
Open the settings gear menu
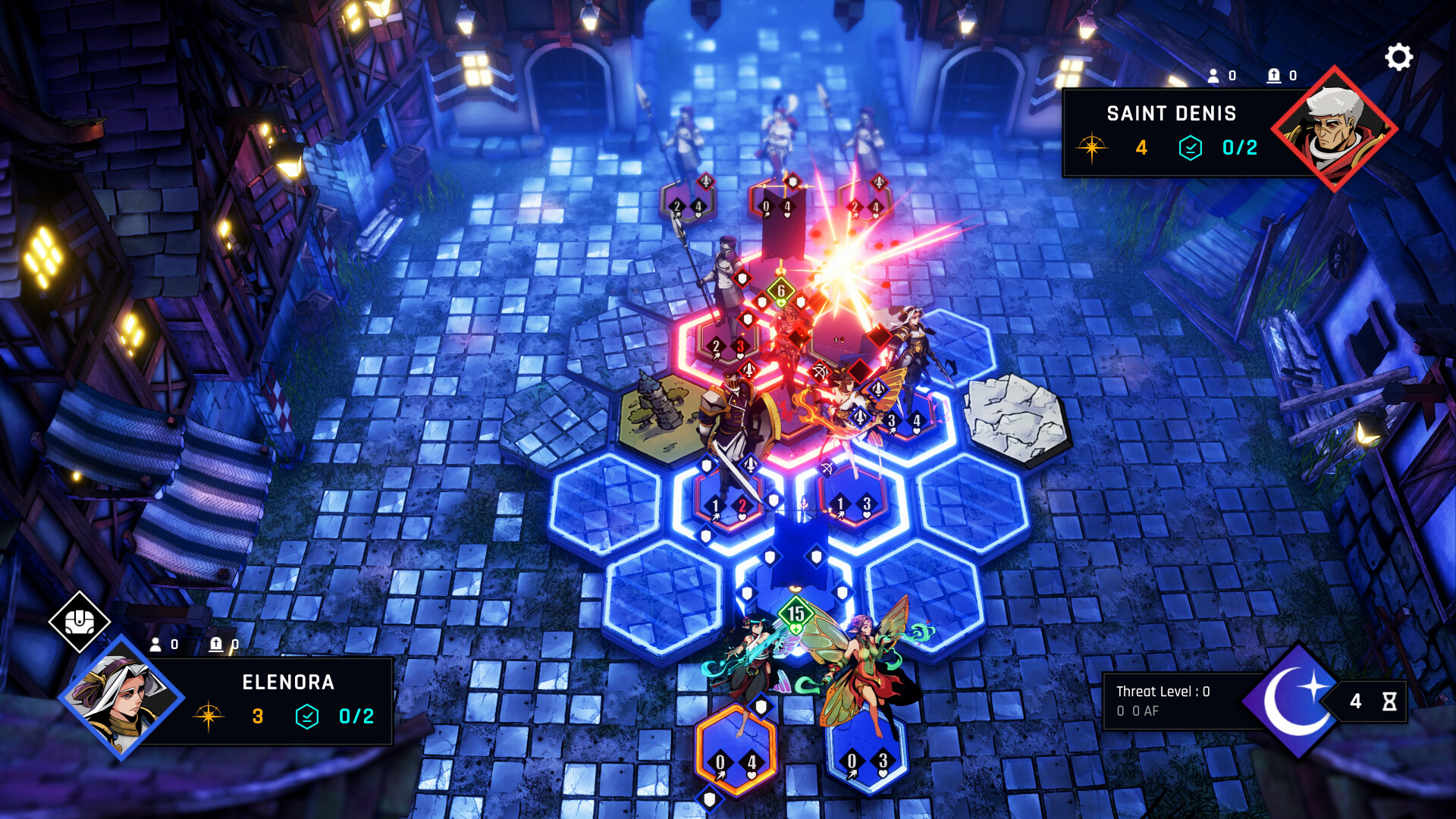[1398, 55]
